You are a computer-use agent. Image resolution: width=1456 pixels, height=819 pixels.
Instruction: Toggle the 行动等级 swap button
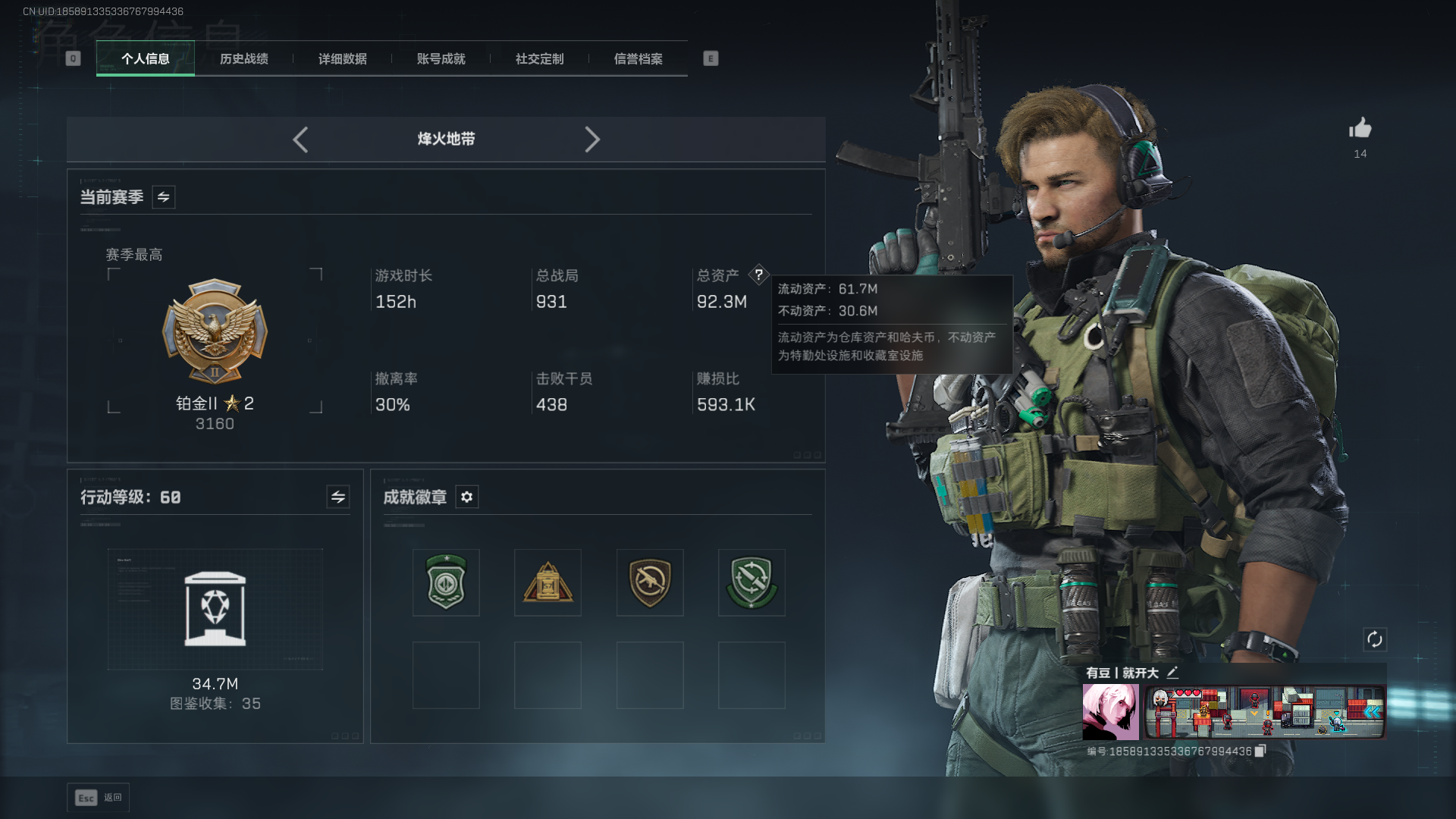point(338,497)
